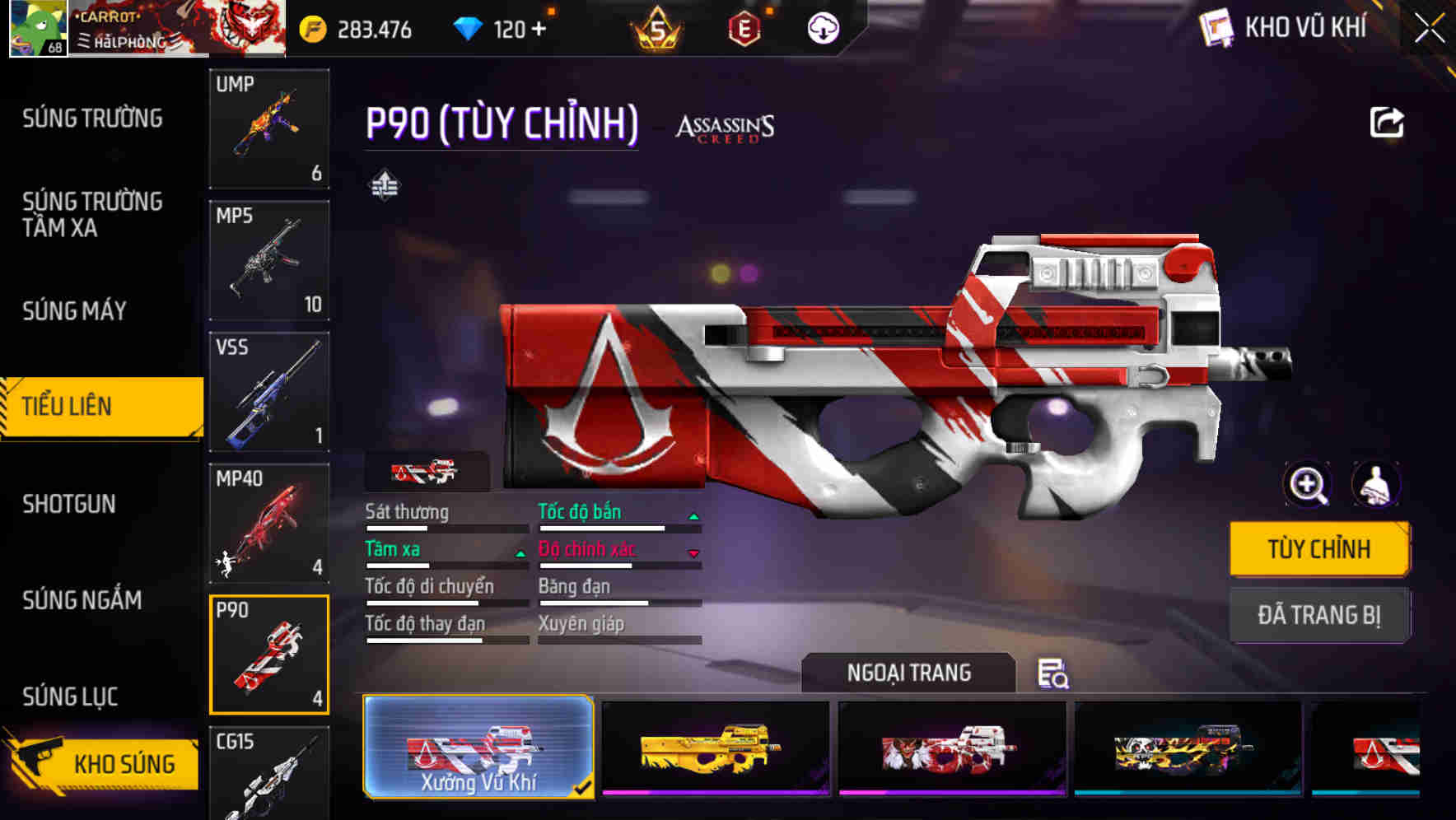Click the ĐÃ TRANG BỊ button
This screenshot has width=1456, height=820.
1318,614
